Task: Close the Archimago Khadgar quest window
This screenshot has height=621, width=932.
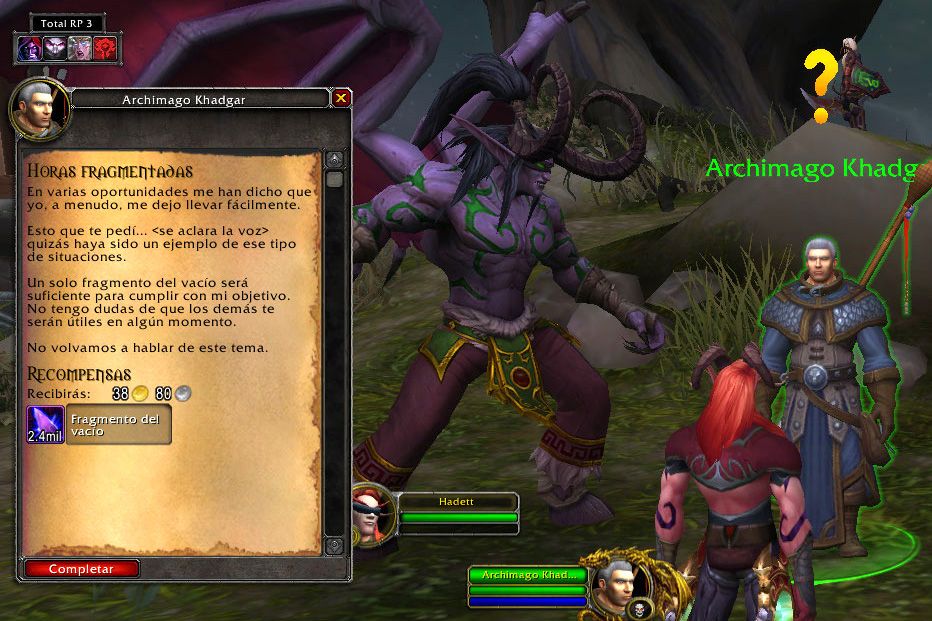Action: pos(341,98)
